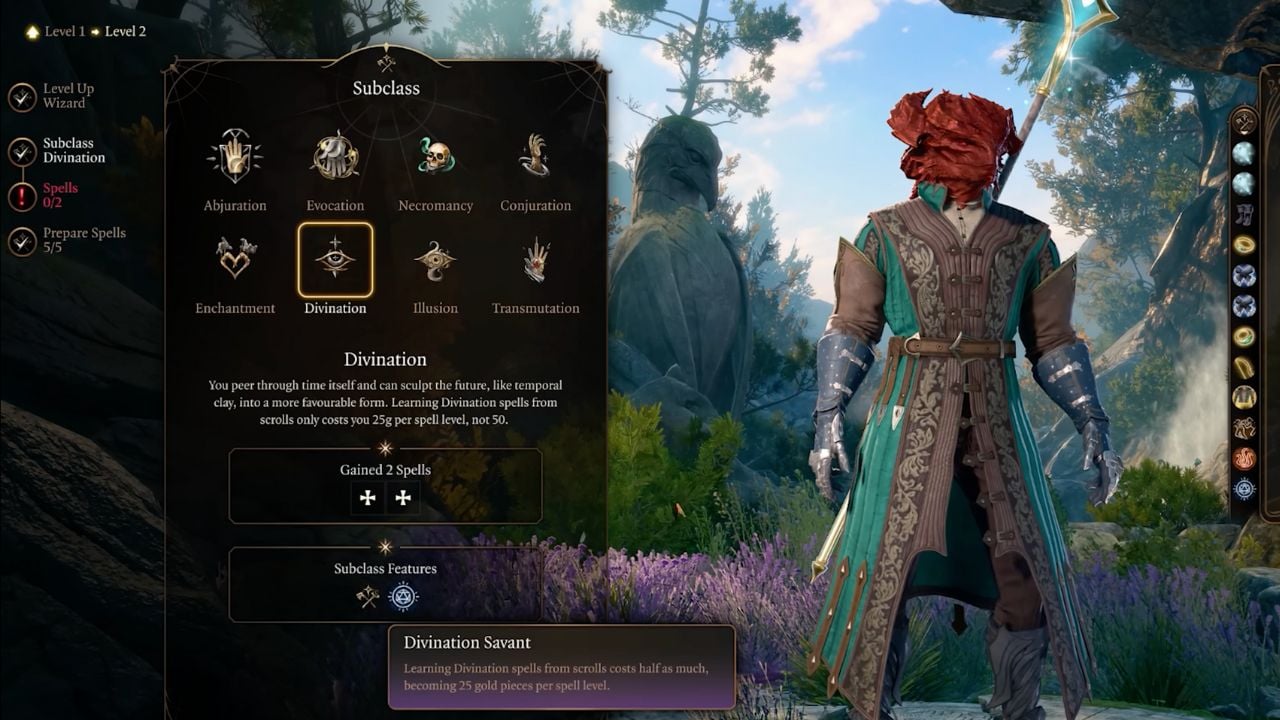The height and width of the screenshot is (720, 1280).
Task: Expand the Subclass Features section star
Action: tap(385, 549)
